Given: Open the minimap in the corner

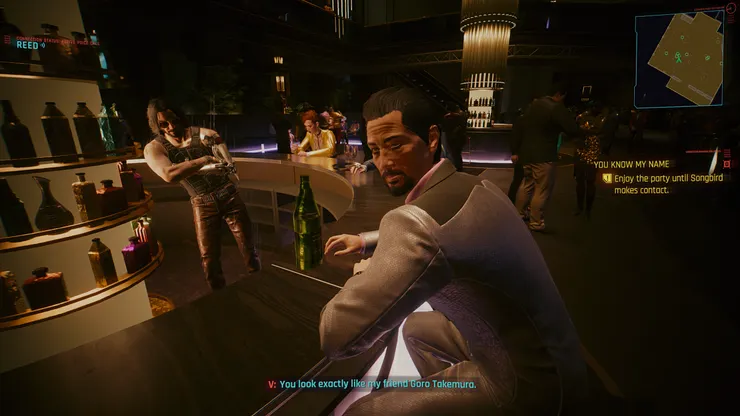Looking at the screenshot, I should (678, 58).
